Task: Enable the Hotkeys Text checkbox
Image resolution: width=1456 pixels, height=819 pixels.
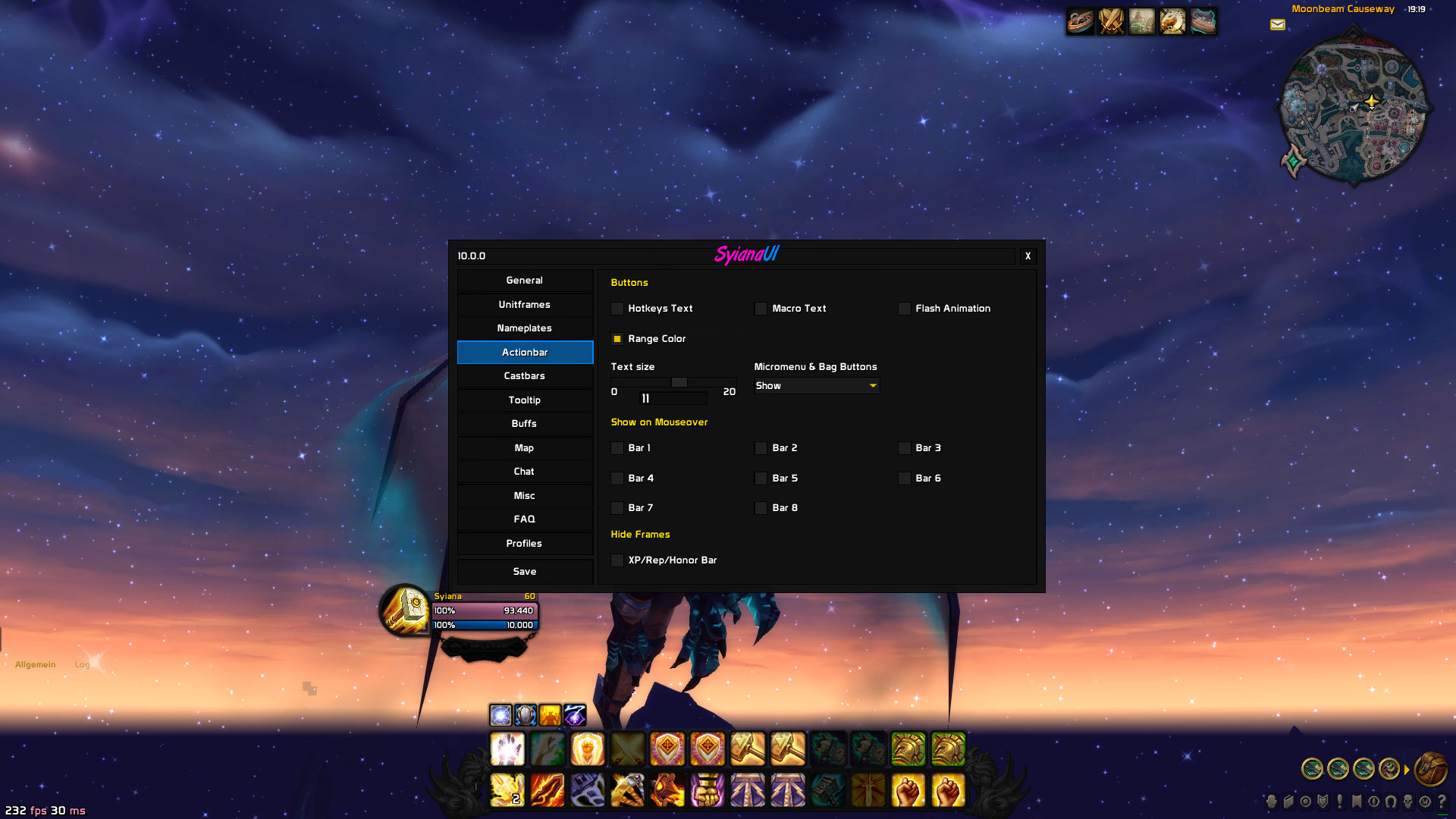Action: point(617,309)
